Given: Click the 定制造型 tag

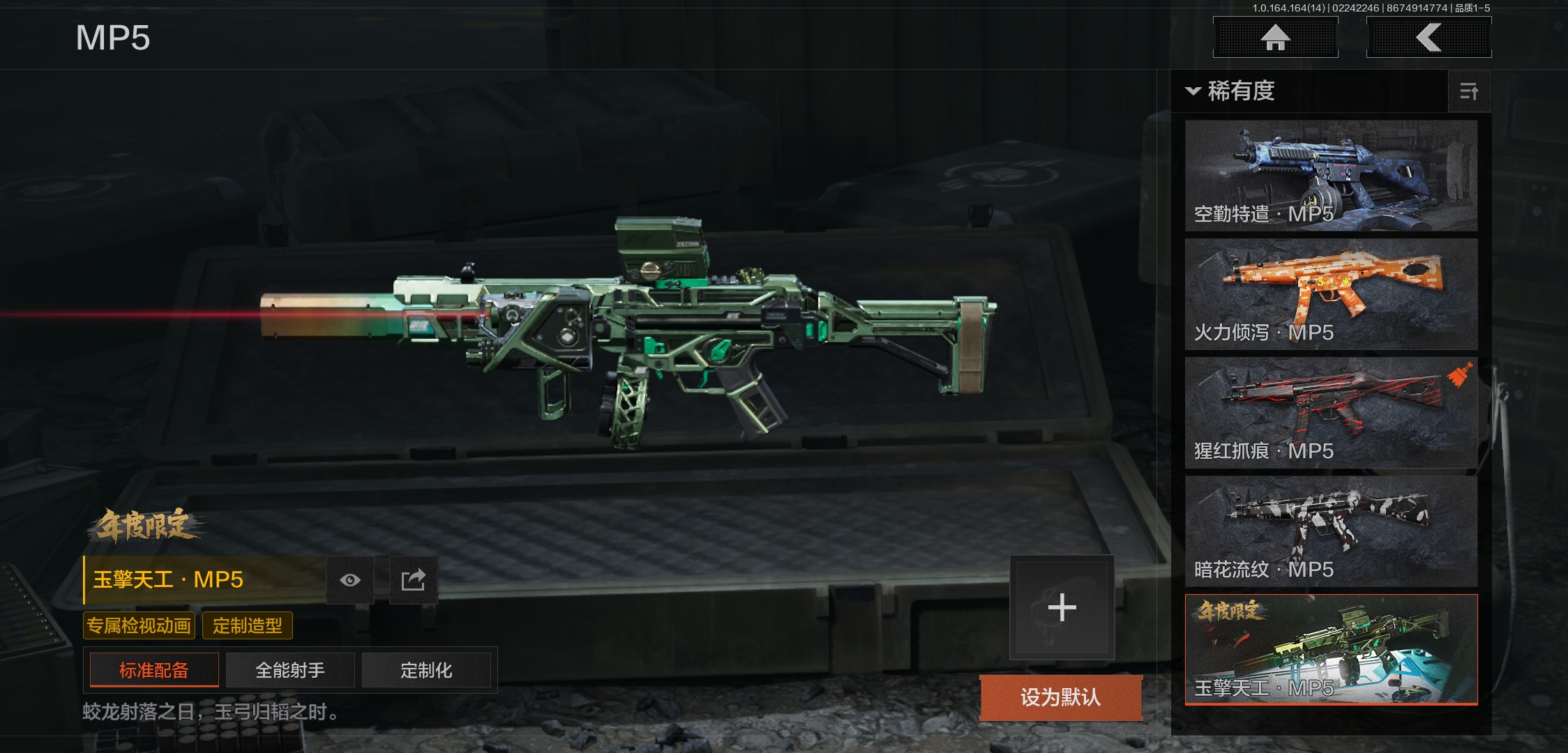Looking at the screenshot, I should (248, 625).
